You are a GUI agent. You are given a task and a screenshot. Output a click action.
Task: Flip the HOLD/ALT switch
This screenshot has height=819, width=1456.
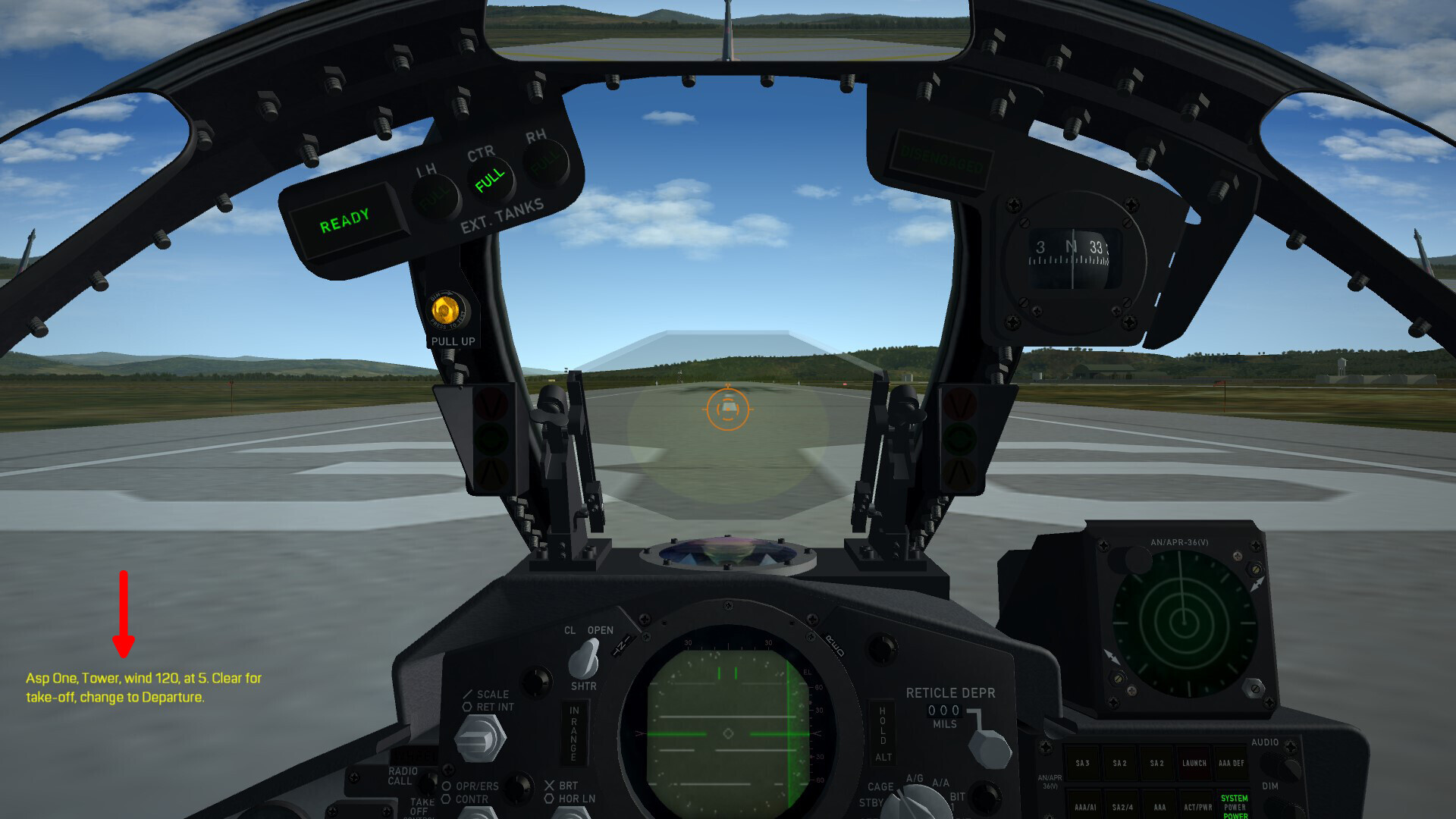883,733
